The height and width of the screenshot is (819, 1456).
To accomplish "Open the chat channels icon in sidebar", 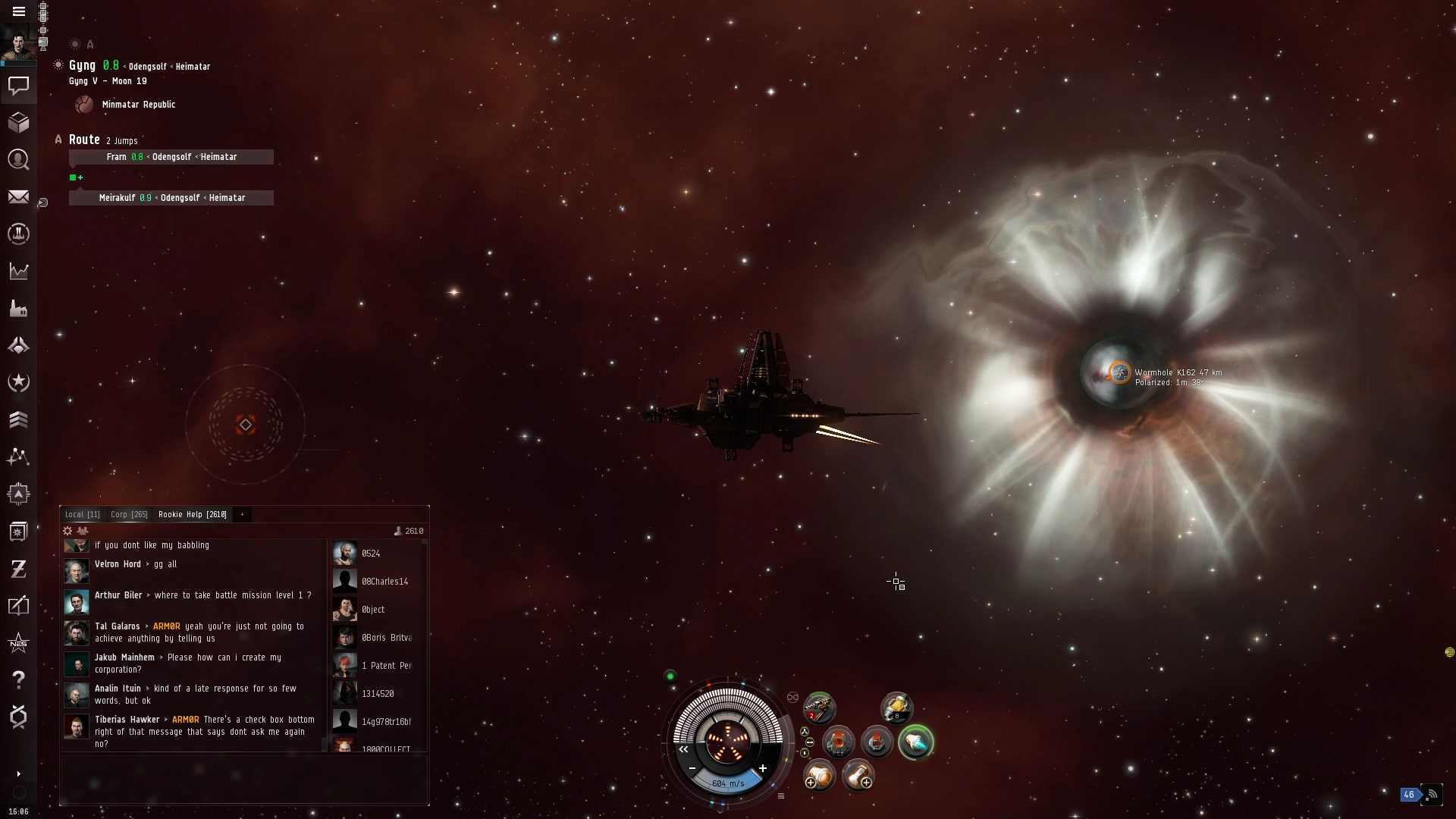I will click(19, 86).
